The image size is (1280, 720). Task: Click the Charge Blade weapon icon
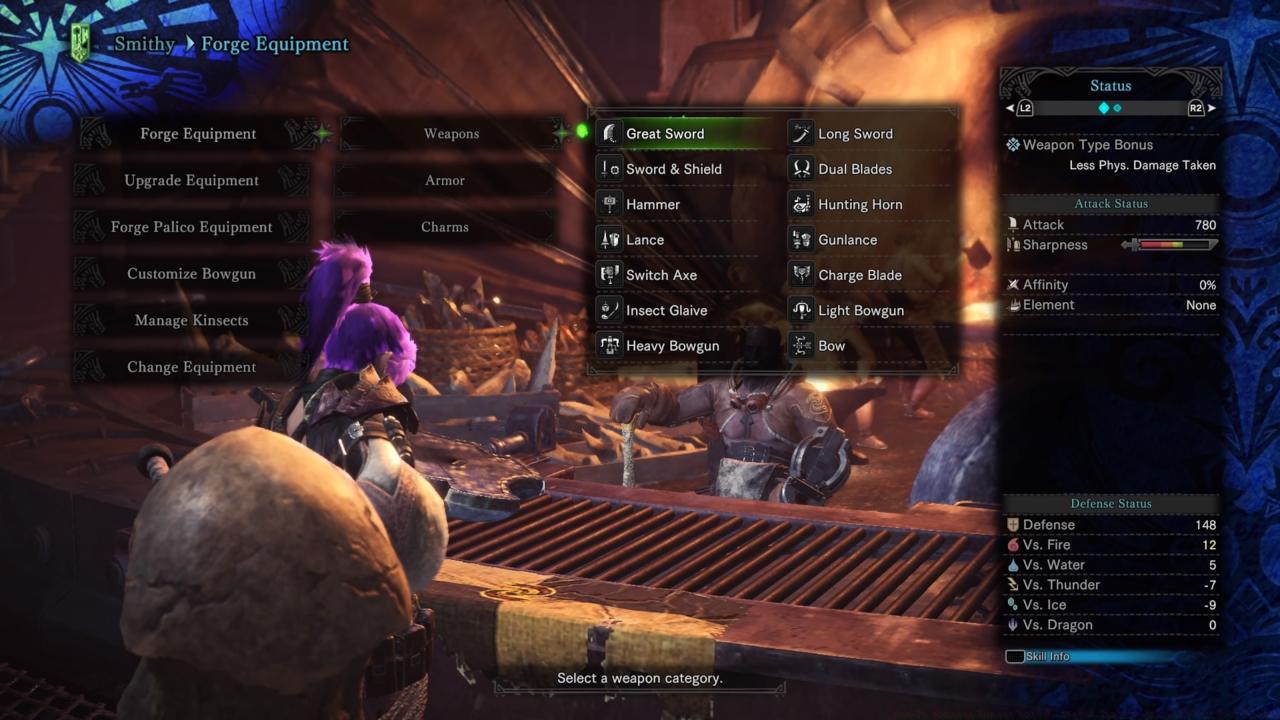[800, 274]
